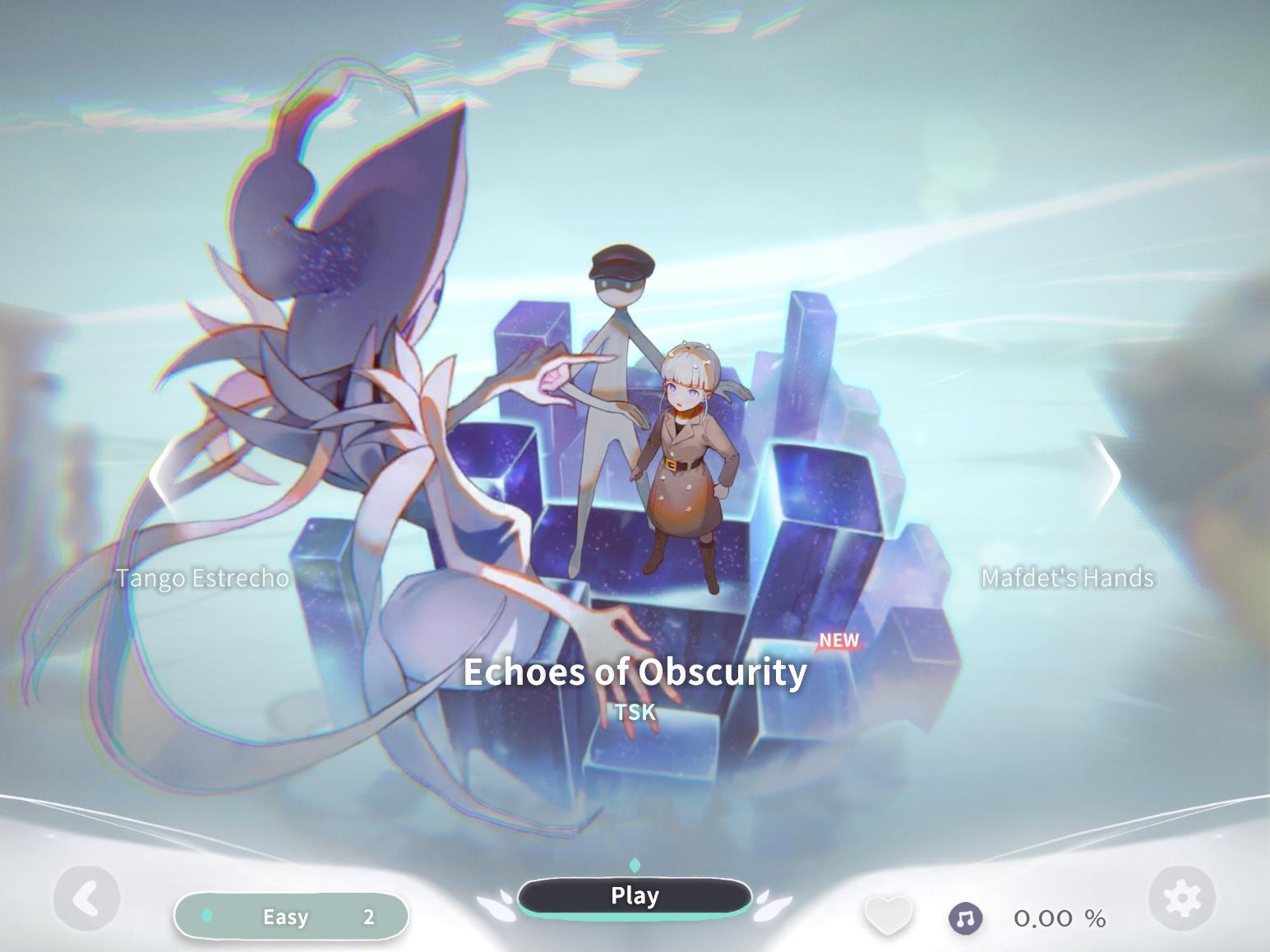Tap the song title Echoes of Obscurity
The height and width of the screenshot is (952, 1270).
[x=634, y=672]
